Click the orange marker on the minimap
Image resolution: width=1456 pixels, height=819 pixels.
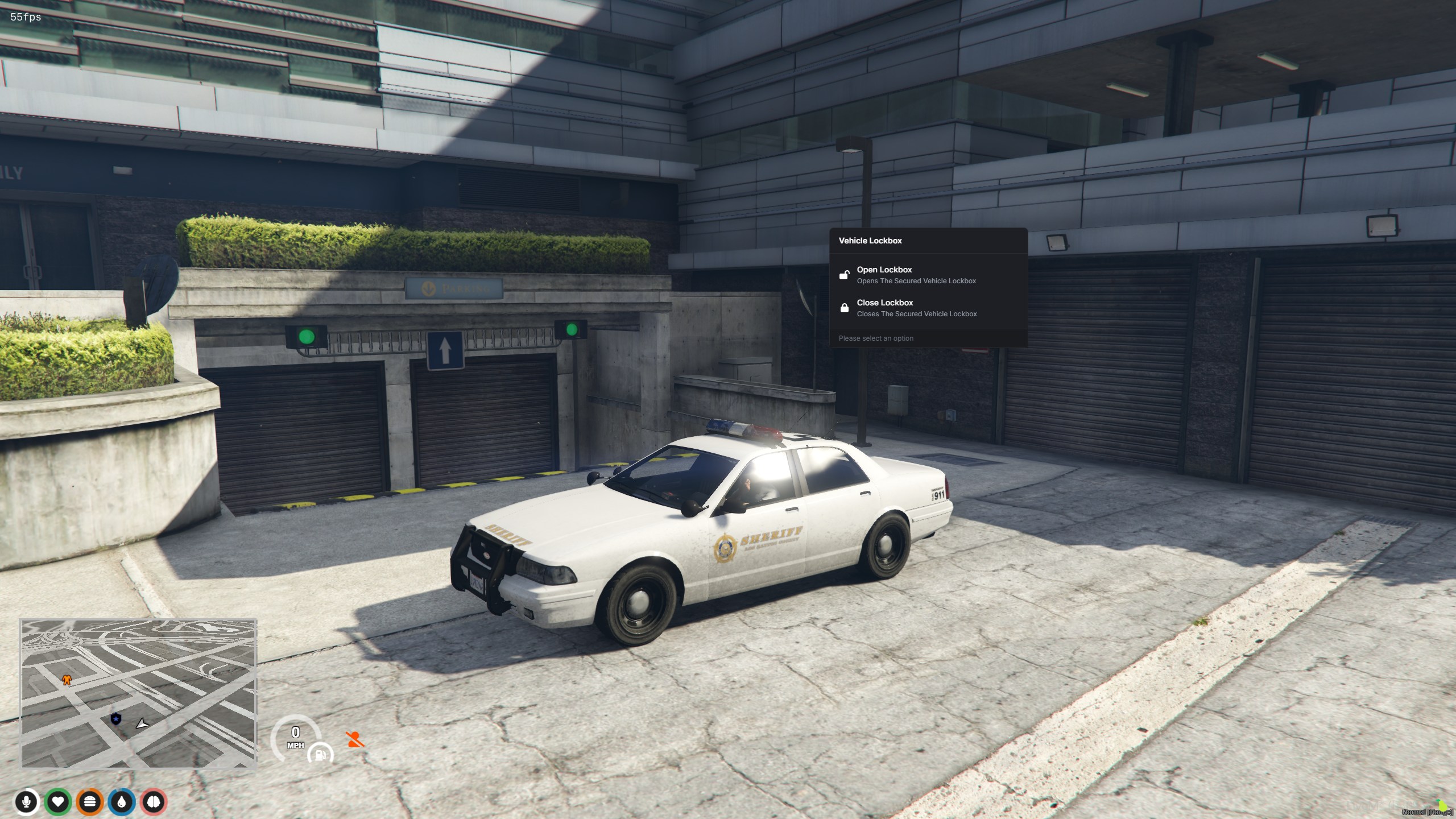click(67, 680)
